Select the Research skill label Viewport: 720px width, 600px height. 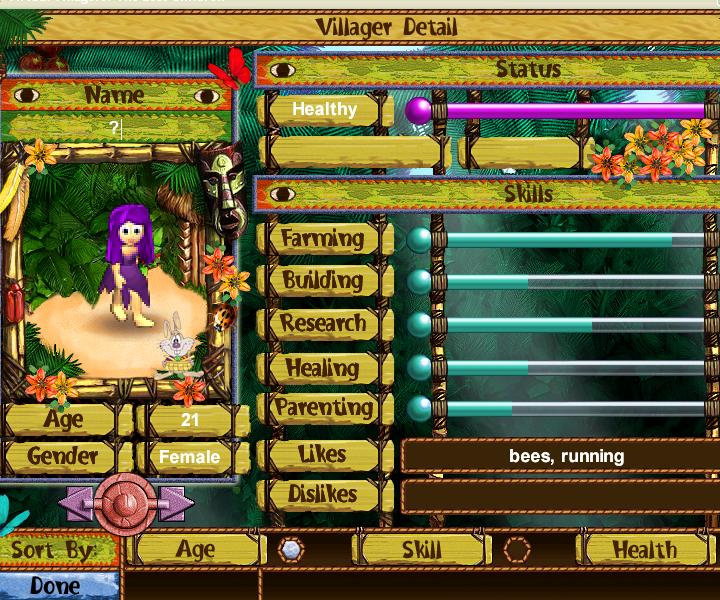322,324
